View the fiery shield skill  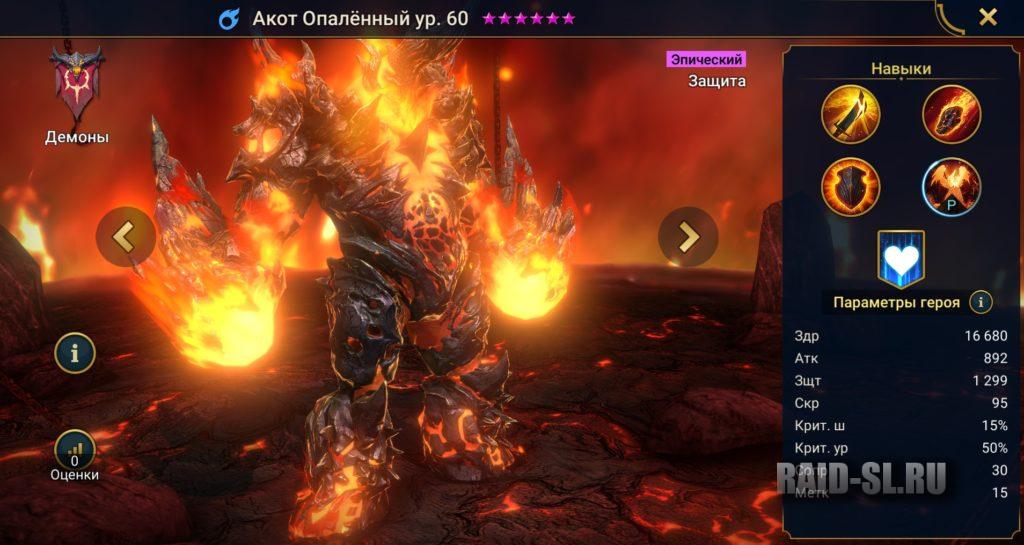tap(850, 187)
